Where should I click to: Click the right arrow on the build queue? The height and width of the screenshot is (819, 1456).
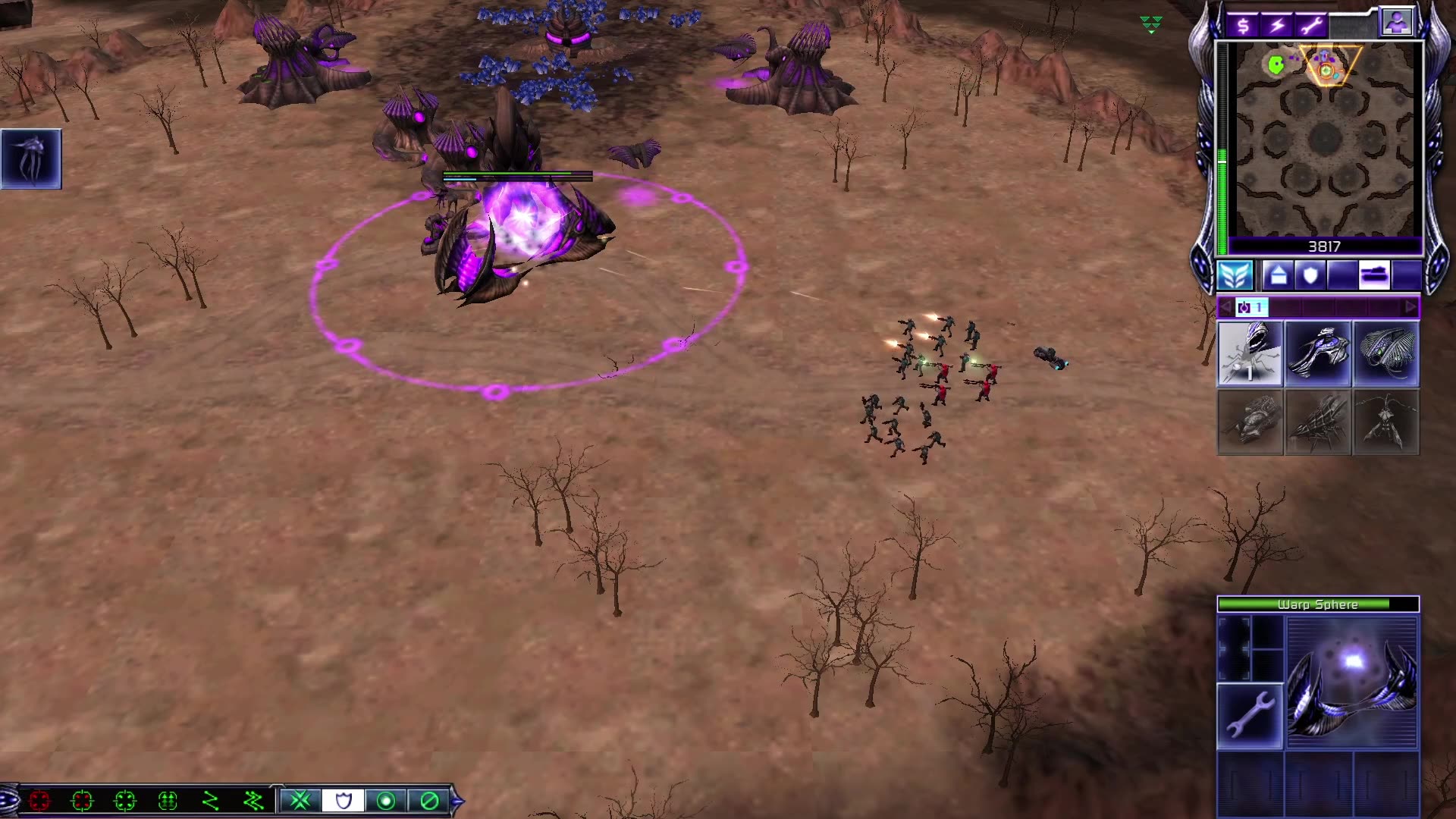click(x=1410, y=306)
